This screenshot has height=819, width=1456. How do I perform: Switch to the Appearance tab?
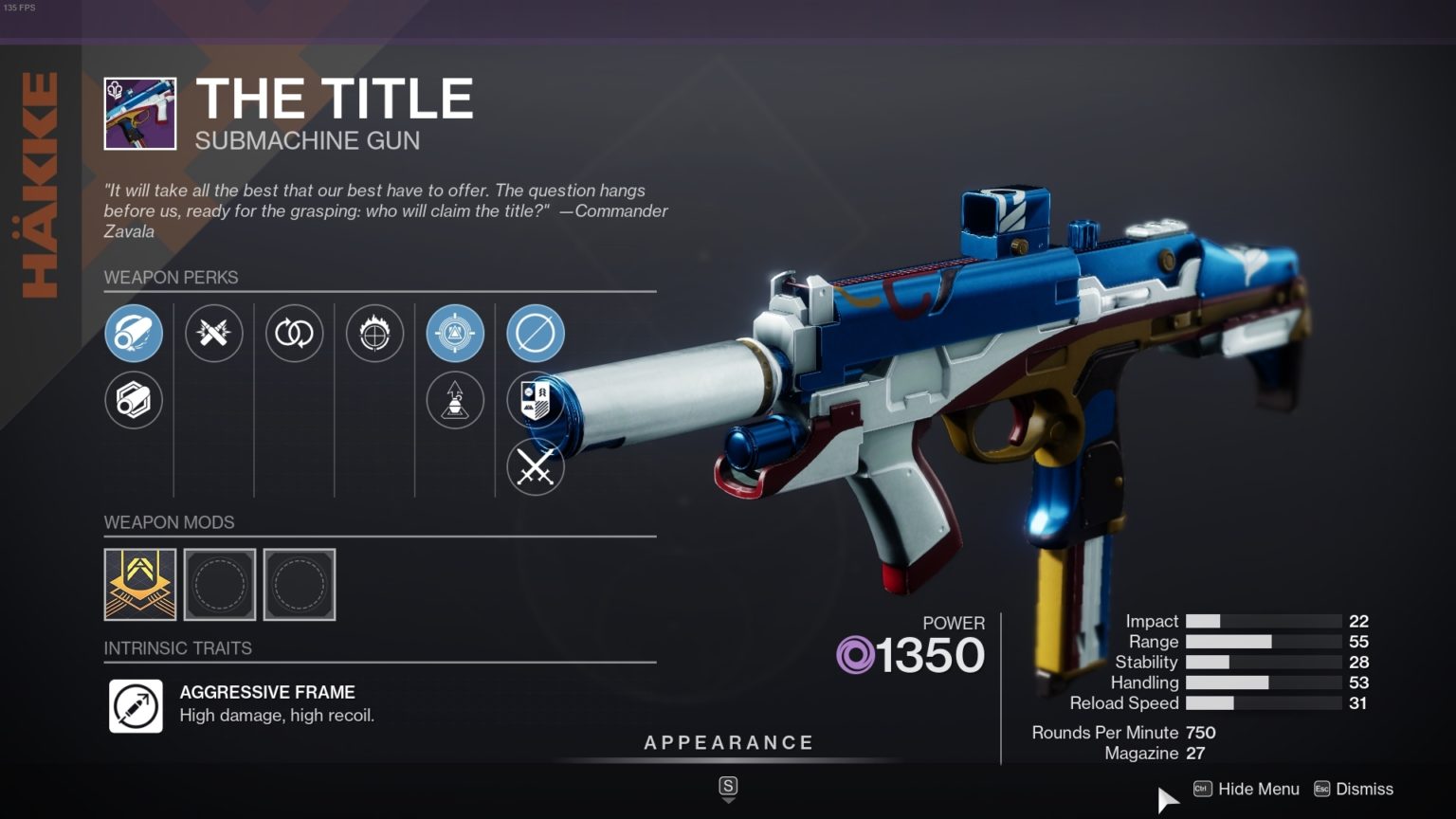pos(728,742)
